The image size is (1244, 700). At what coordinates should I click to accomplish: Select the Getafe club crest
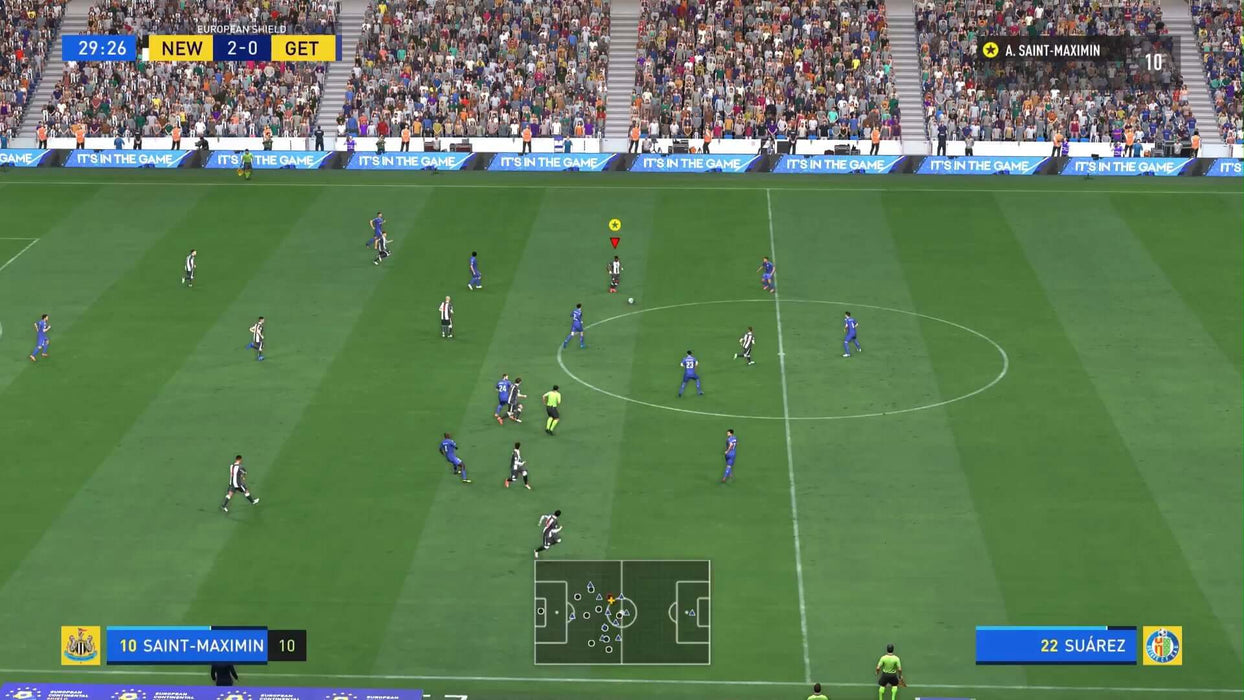pyautogui.click(x=1162, y=646)
